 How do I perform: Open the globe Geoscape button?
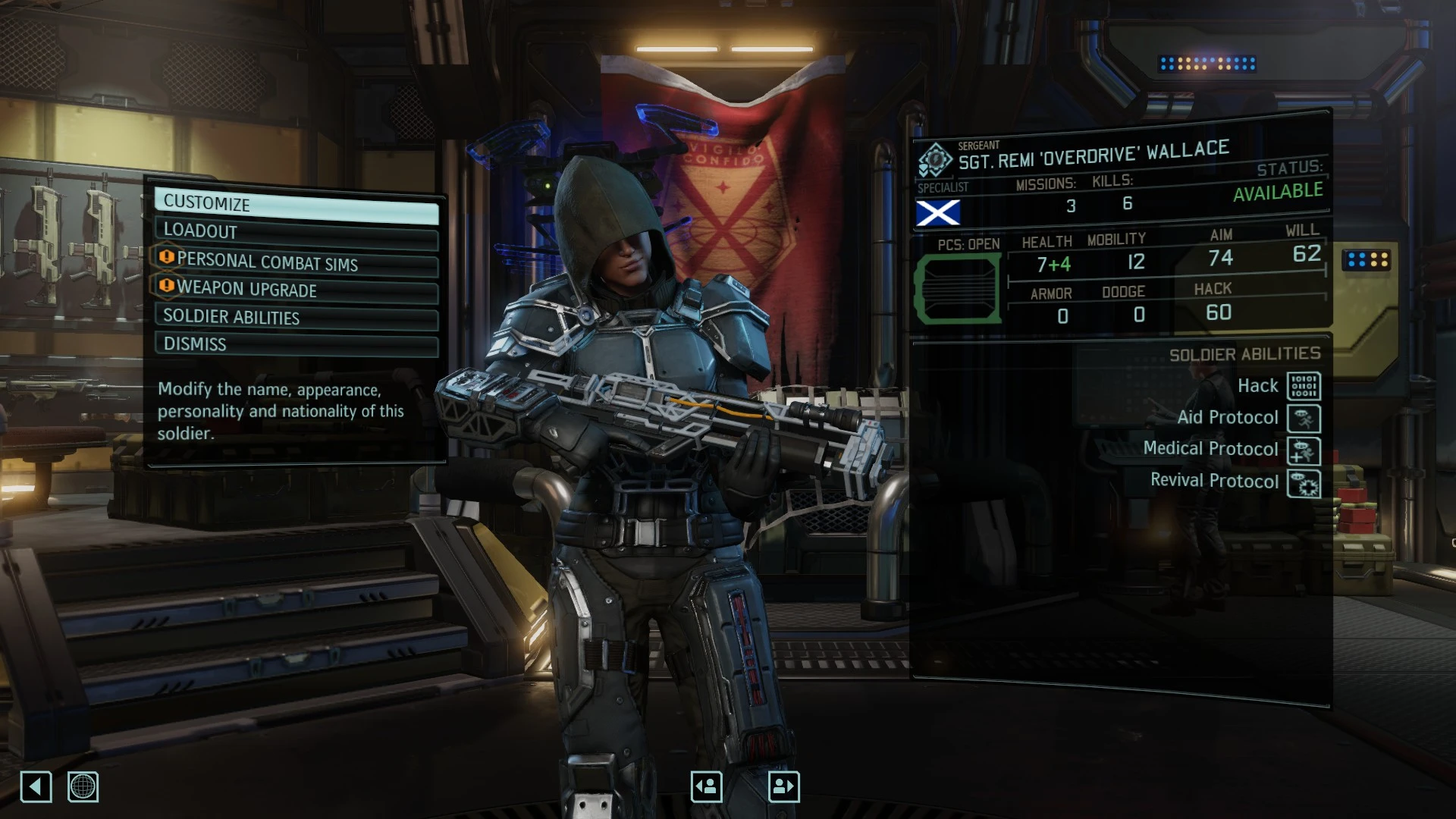pos(83,786)
